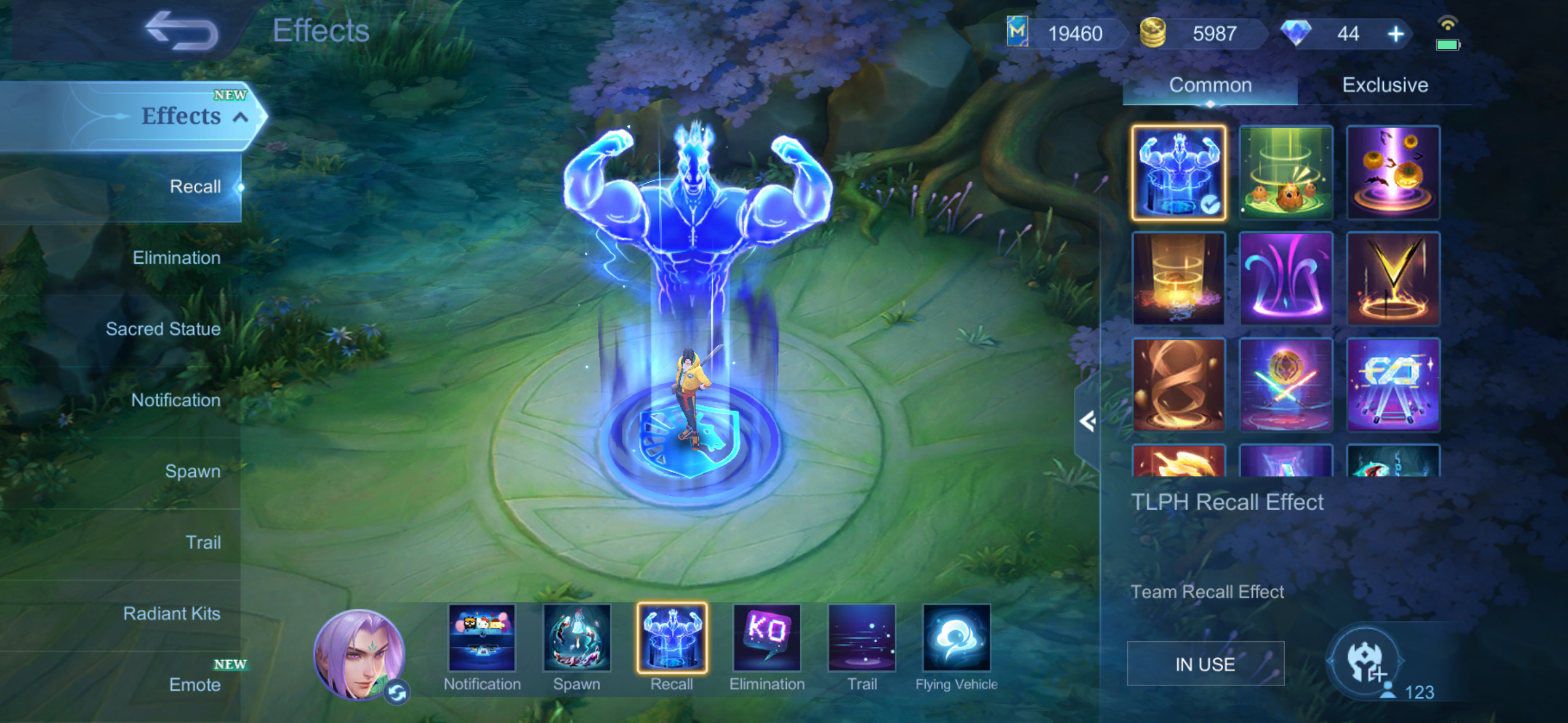Open the Sacred Statue section

click(163, 329)
